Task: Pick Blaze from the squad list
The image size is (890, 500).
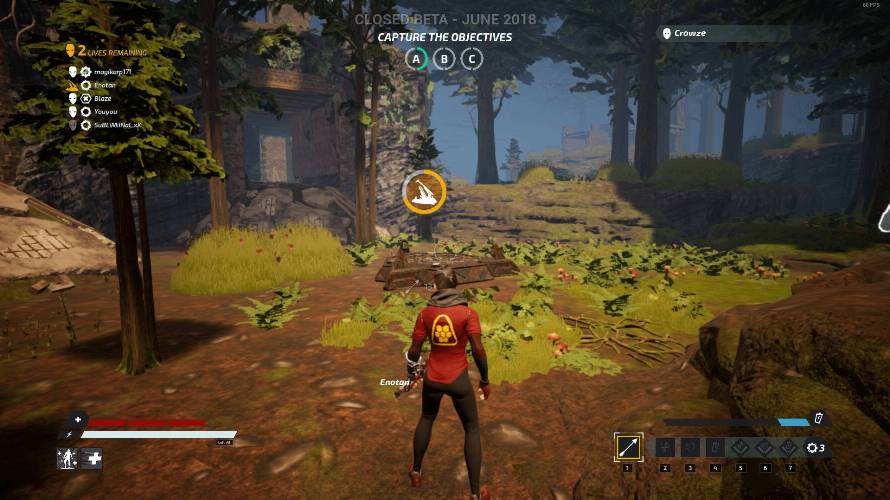Action: 104,98
